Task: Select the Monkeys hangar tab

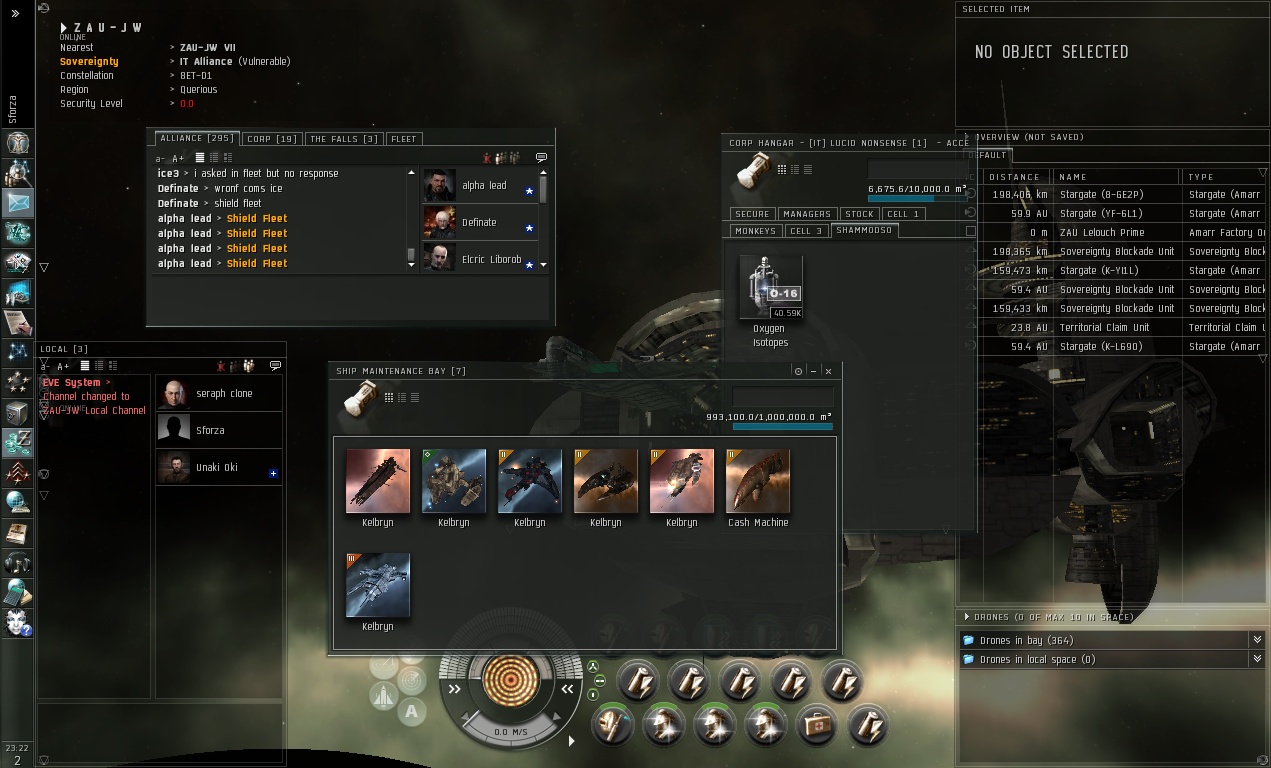Action: [x=755, y=231]
